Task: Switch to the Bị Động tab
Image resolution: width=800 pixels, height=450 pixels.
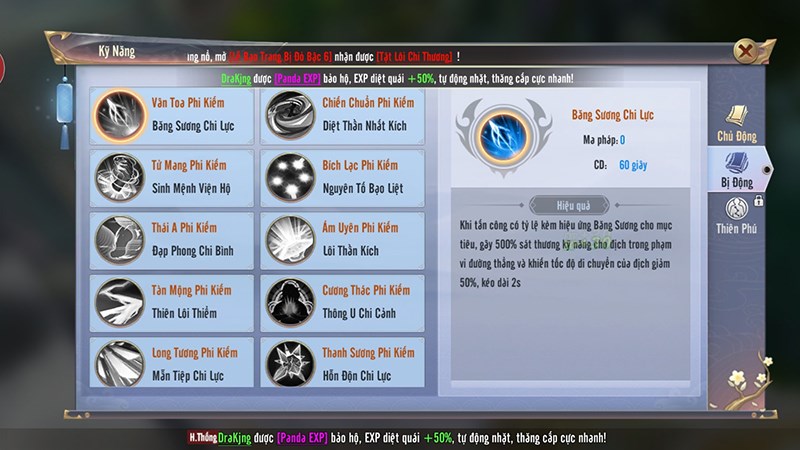Action: [x=738, y=170]
